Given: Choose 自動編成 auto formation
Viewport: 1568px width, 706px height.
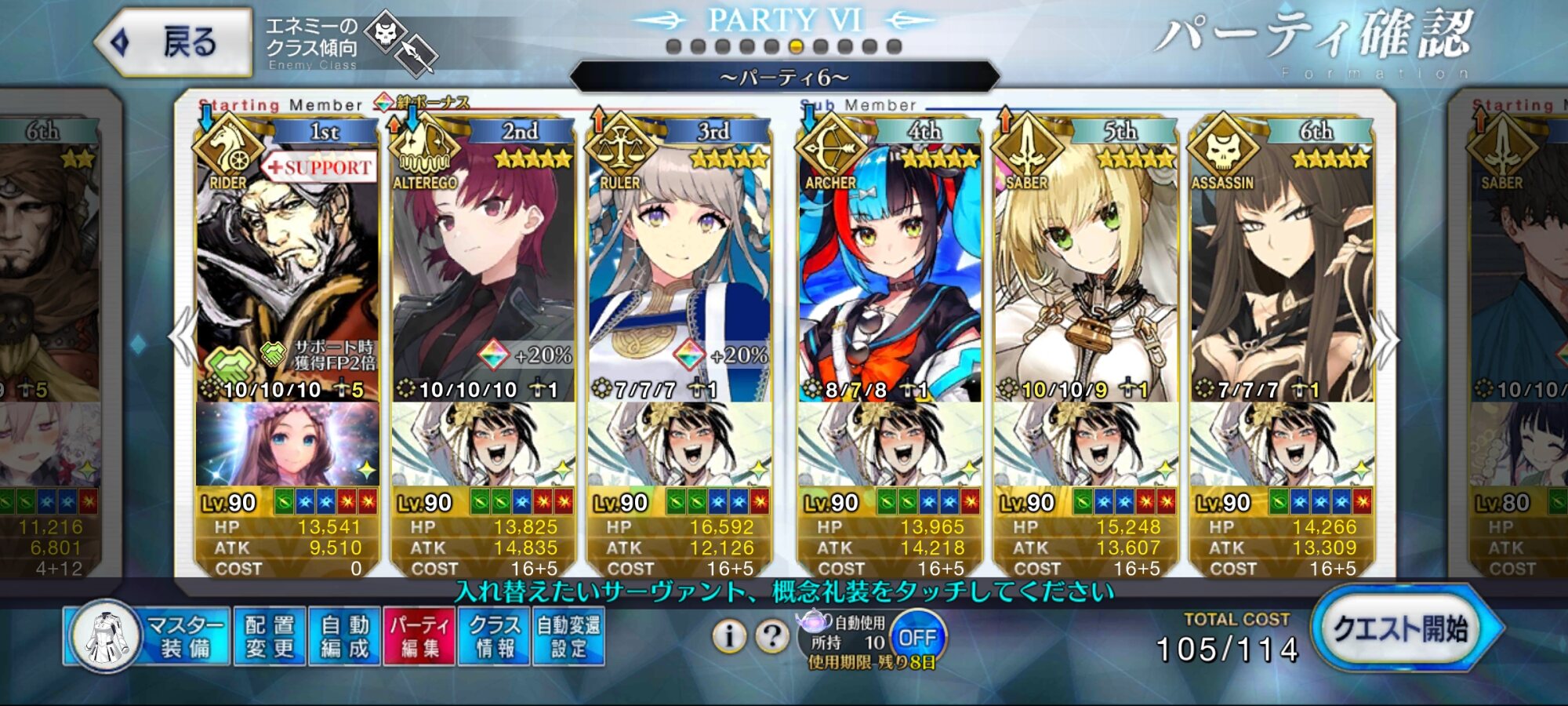Looking at the screenshot, I should click(x=344, y=636).
